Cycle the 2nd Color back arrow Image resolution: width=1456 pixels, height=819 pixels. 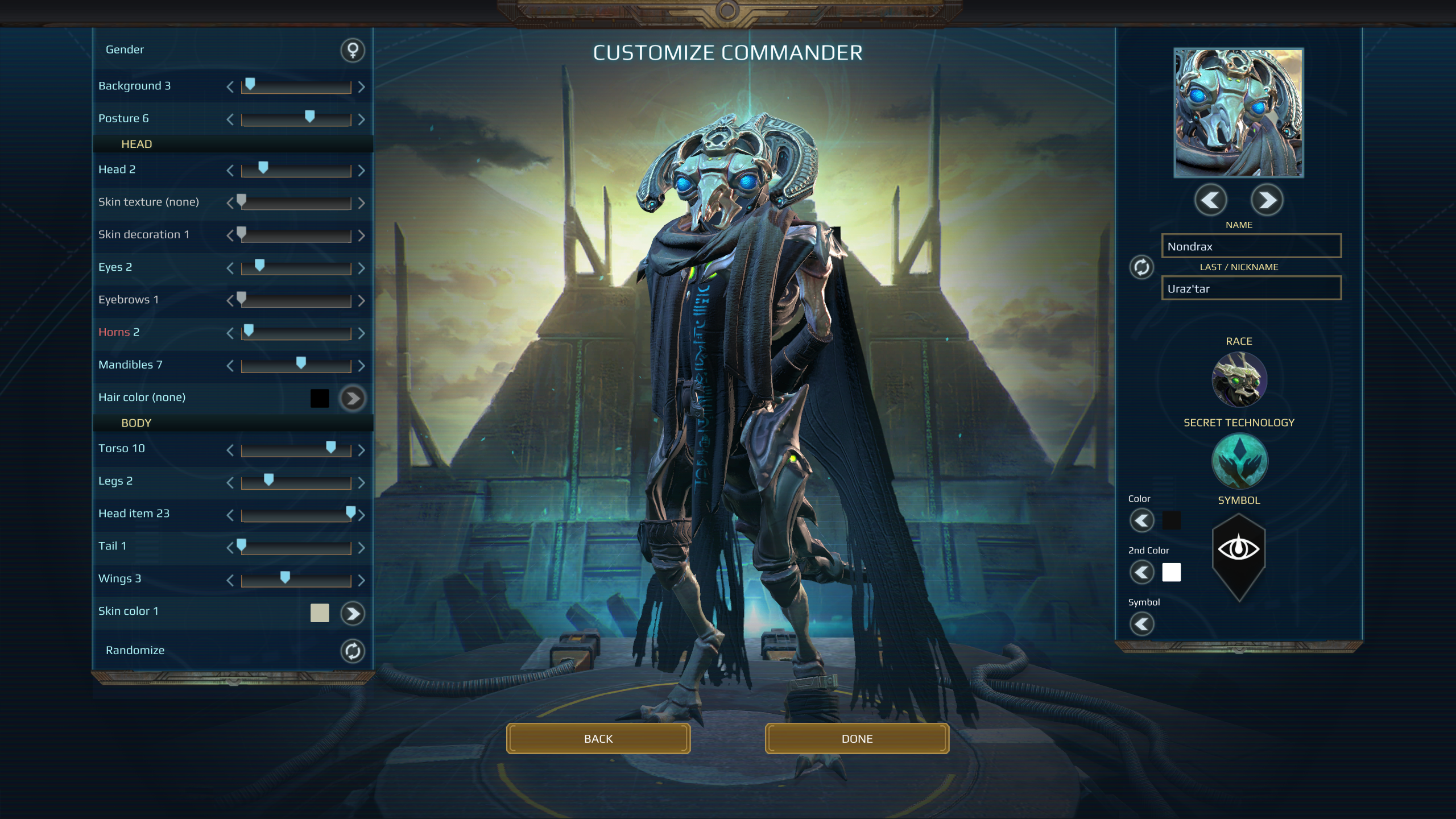click(1142, 573)
